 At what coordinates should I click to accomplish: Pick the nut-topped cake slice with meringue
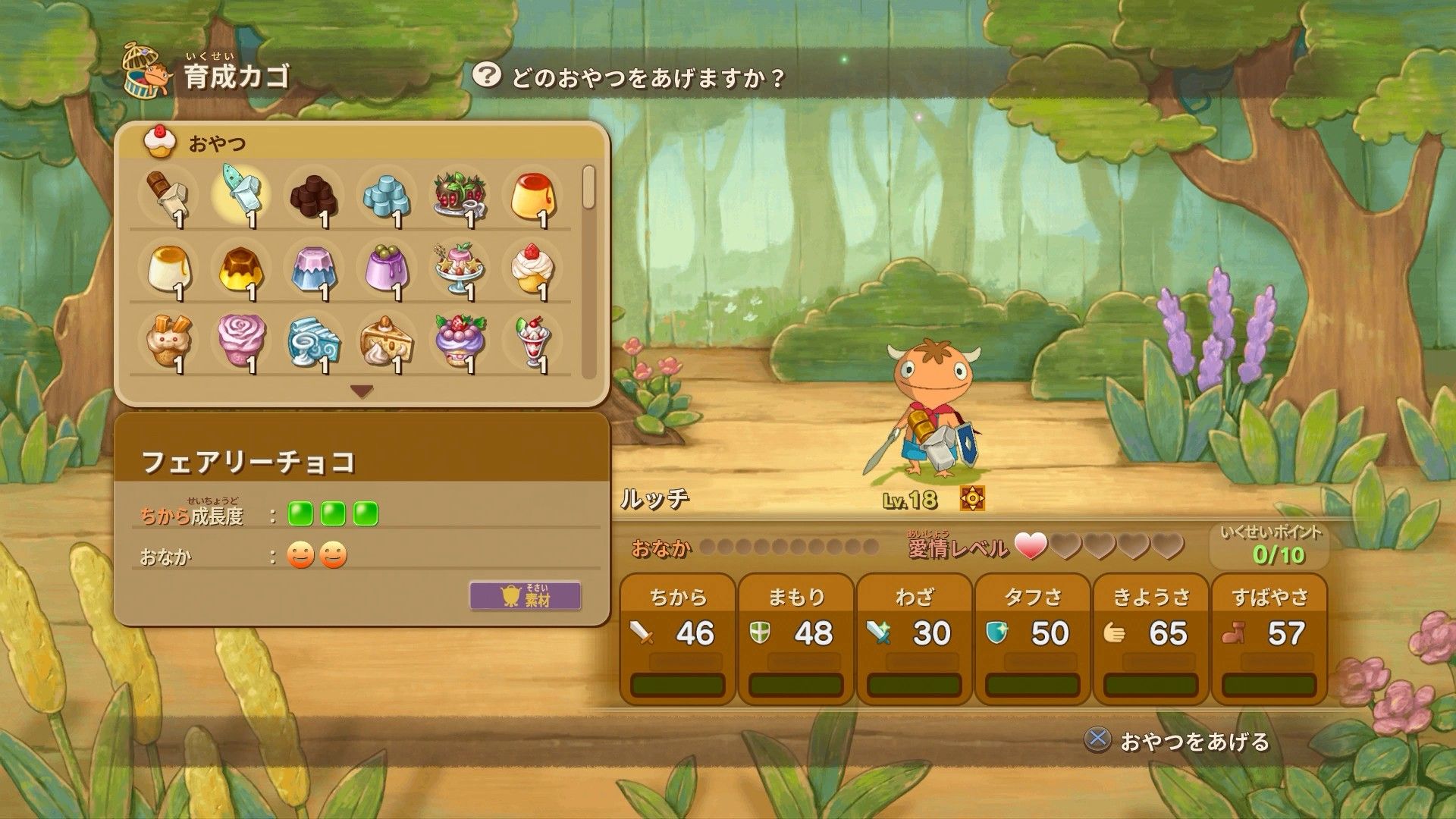tap(386, 341)
